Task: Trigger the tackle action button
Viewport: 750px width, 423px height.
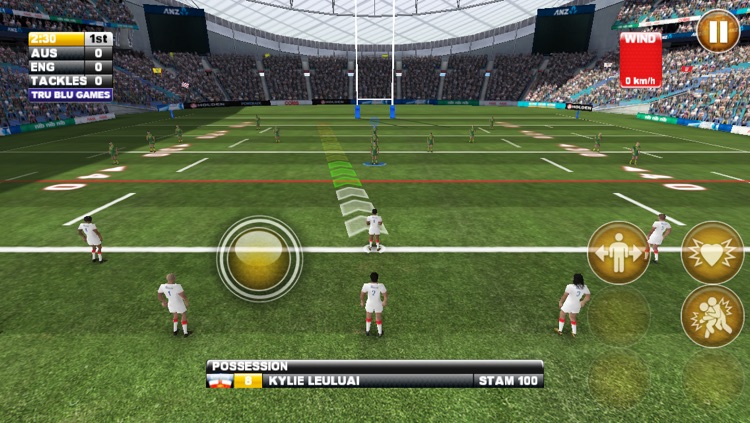Action: 712,316
